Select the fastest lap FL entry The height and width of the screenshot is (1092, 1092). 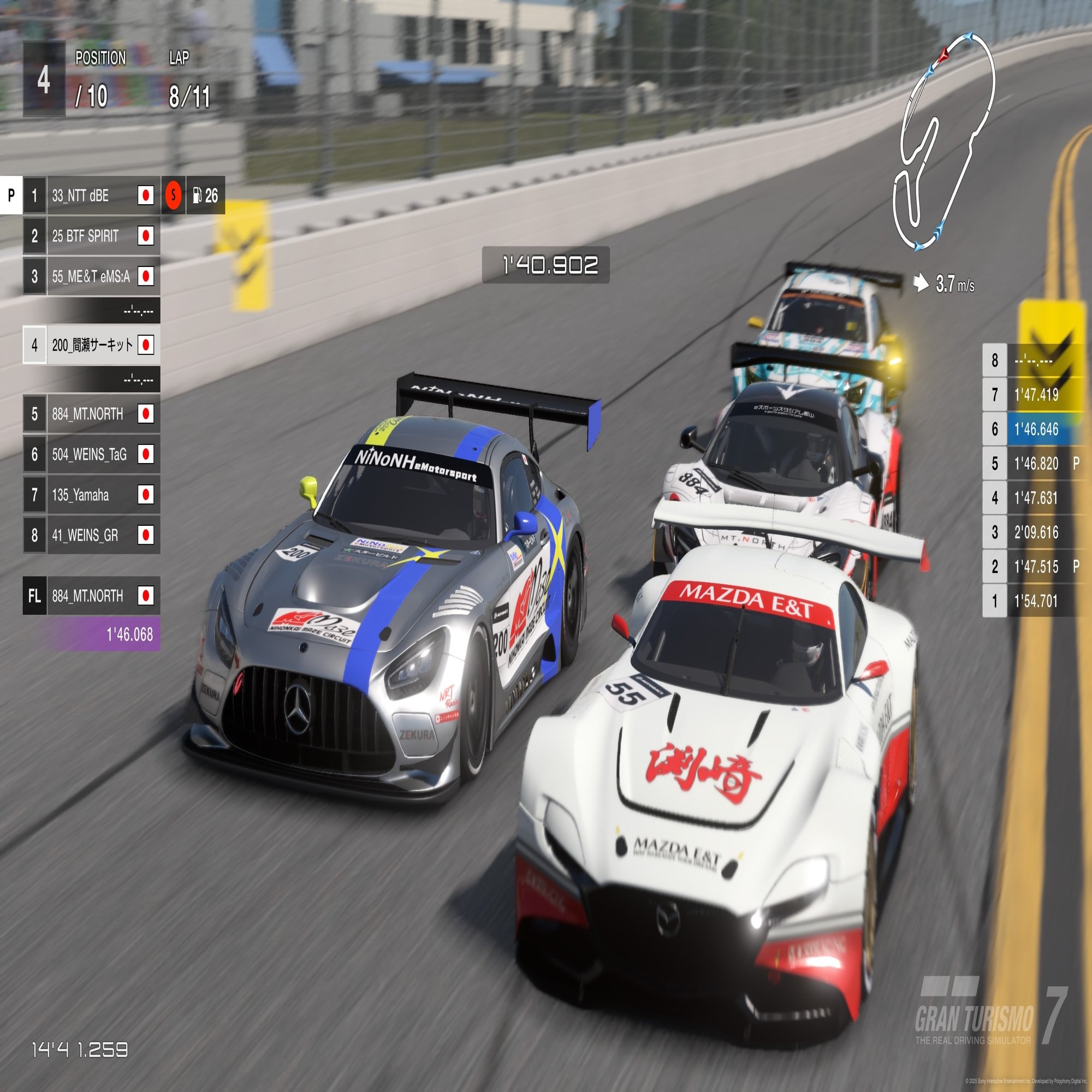tap(91, 596)
